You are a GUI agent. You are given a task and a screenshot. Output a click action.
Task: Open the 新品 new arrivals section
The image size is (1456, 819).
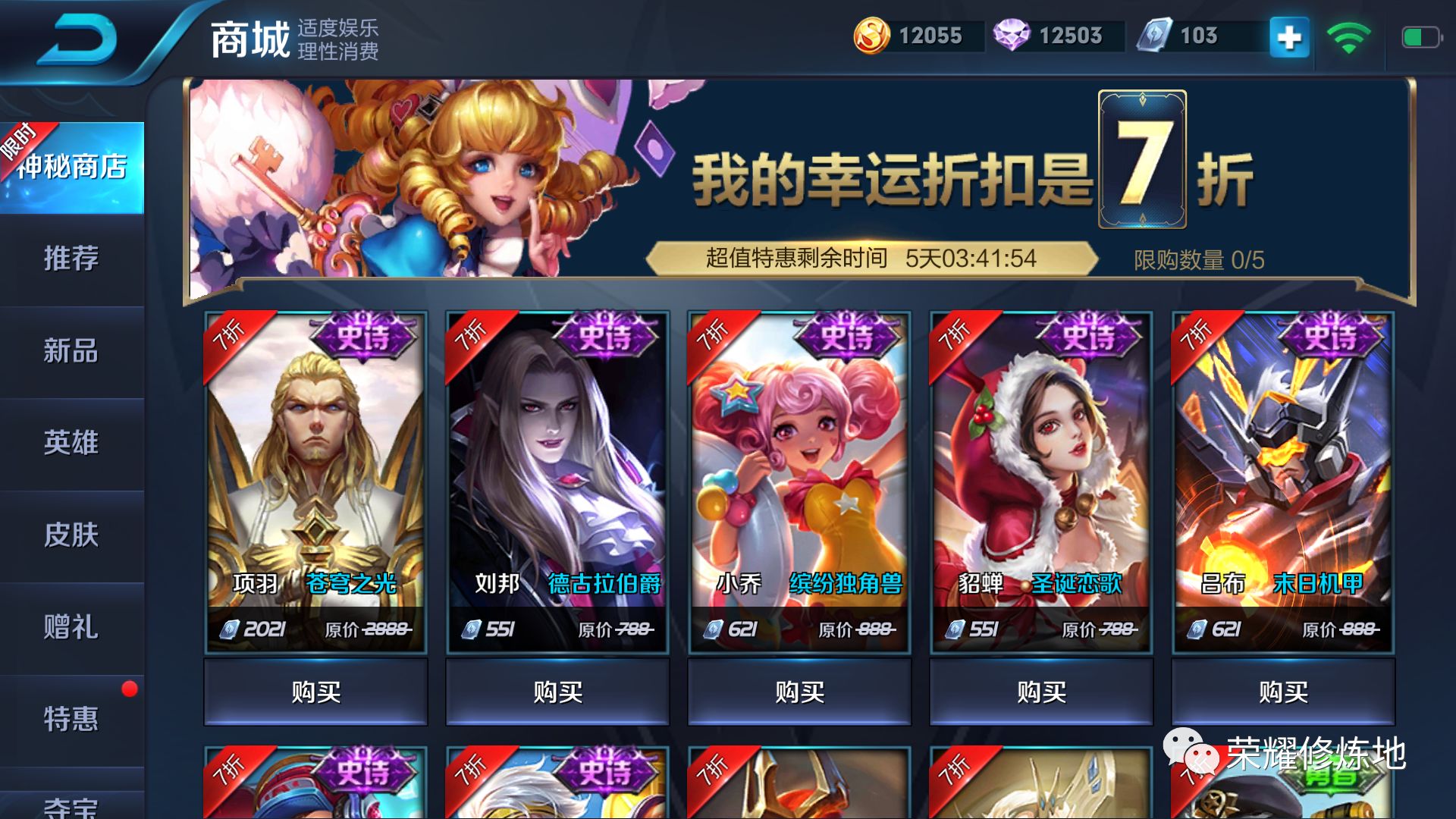click(72, 352)
